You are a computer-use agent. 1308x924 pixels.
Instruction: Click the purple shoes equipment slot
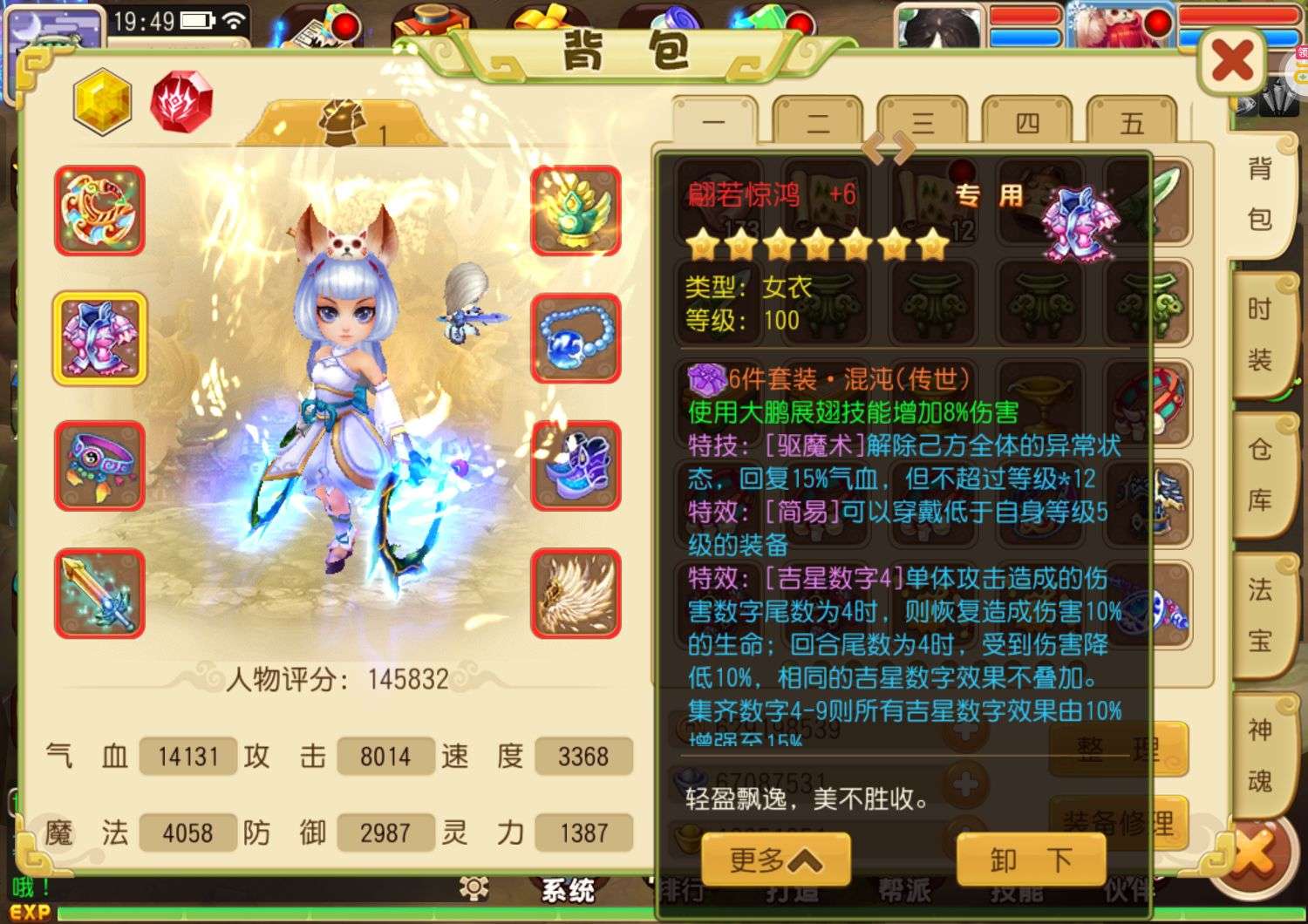[x=575, y=466]
